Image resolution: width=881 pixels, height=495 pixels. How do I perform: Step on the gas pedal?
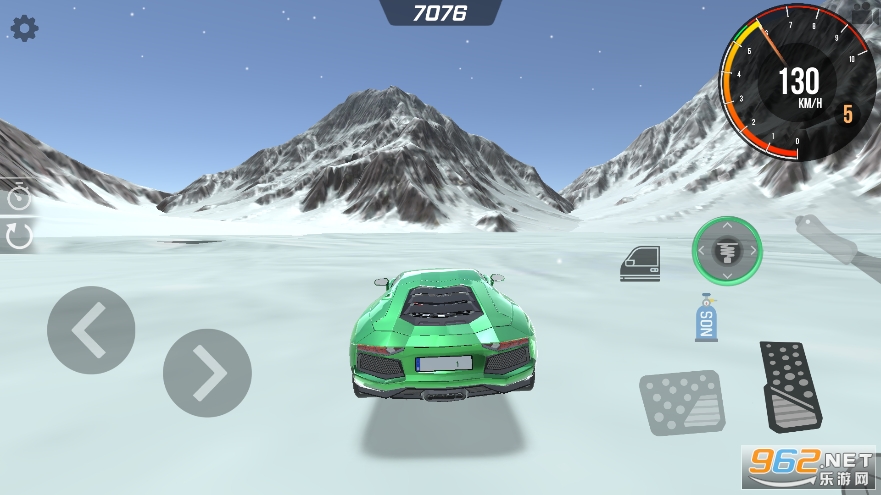pyautogui.click(x=790, y=385)
